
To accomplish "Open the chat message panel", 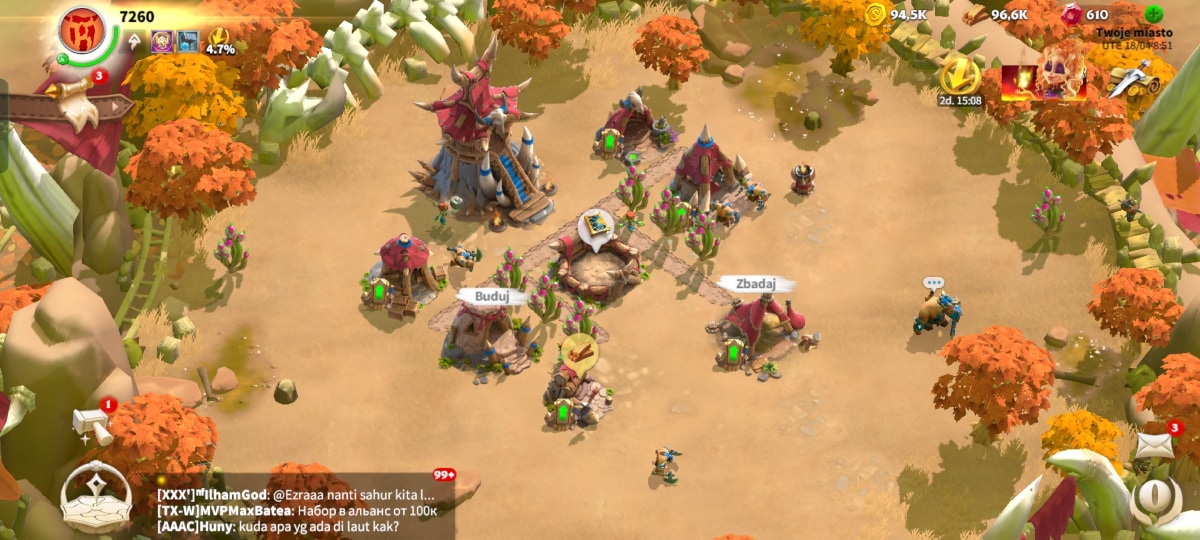I will click(300, 510).
